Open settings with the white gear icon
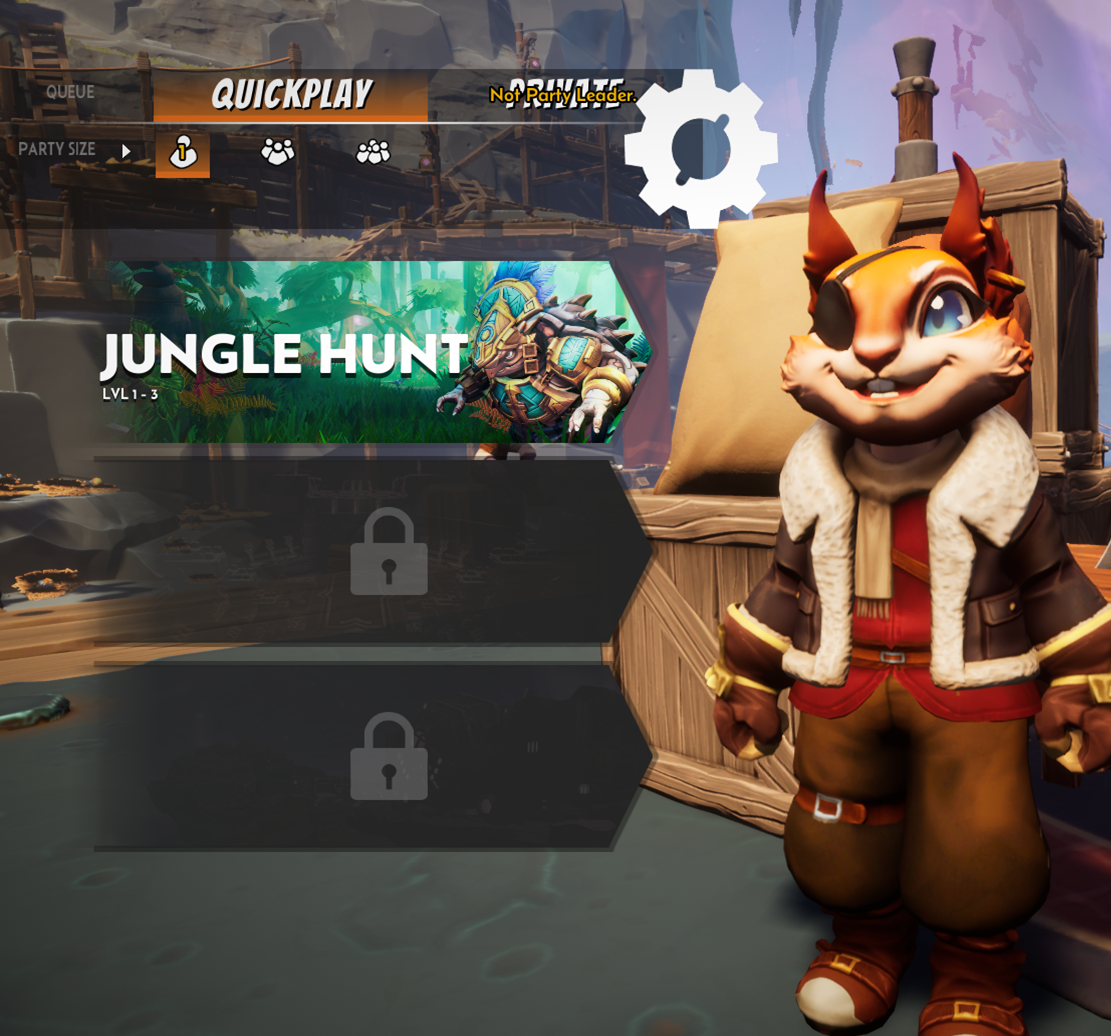Screen dimensions: 1111x1036 point(701,148)
